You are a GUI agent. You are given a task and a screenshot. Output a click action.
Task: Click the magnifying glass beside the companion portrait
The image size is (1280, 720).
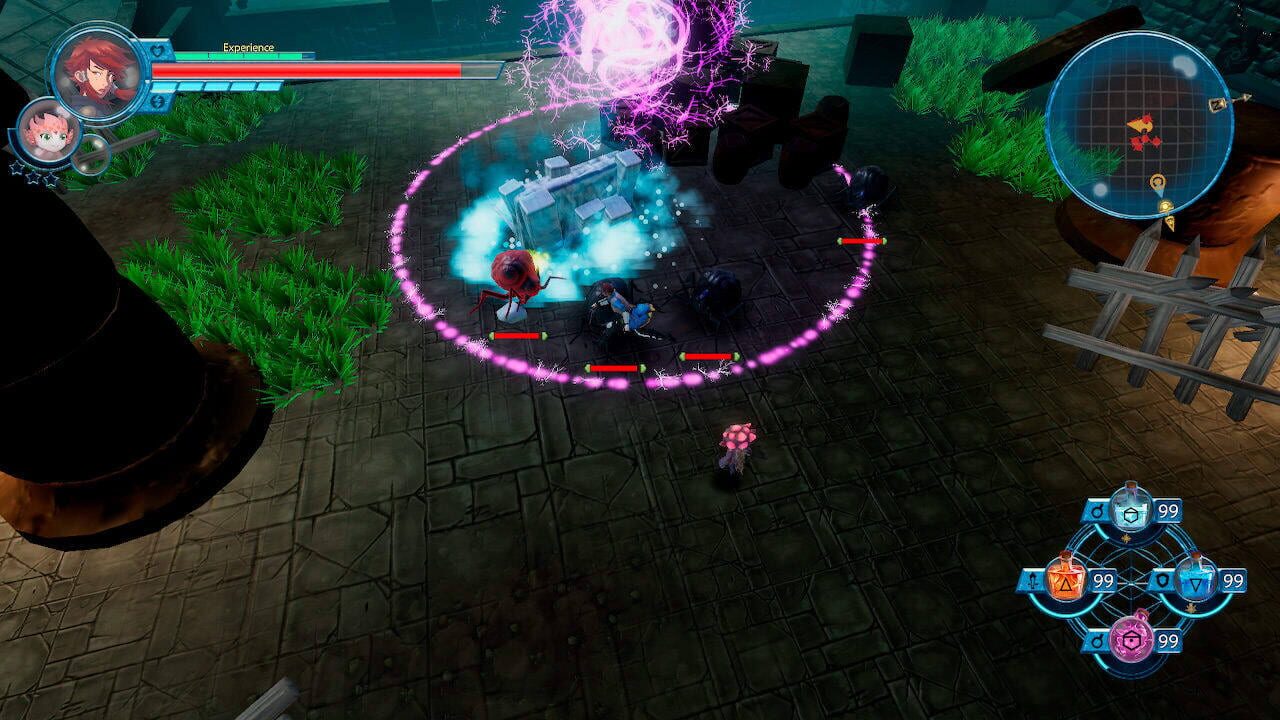tap(90, 155)
